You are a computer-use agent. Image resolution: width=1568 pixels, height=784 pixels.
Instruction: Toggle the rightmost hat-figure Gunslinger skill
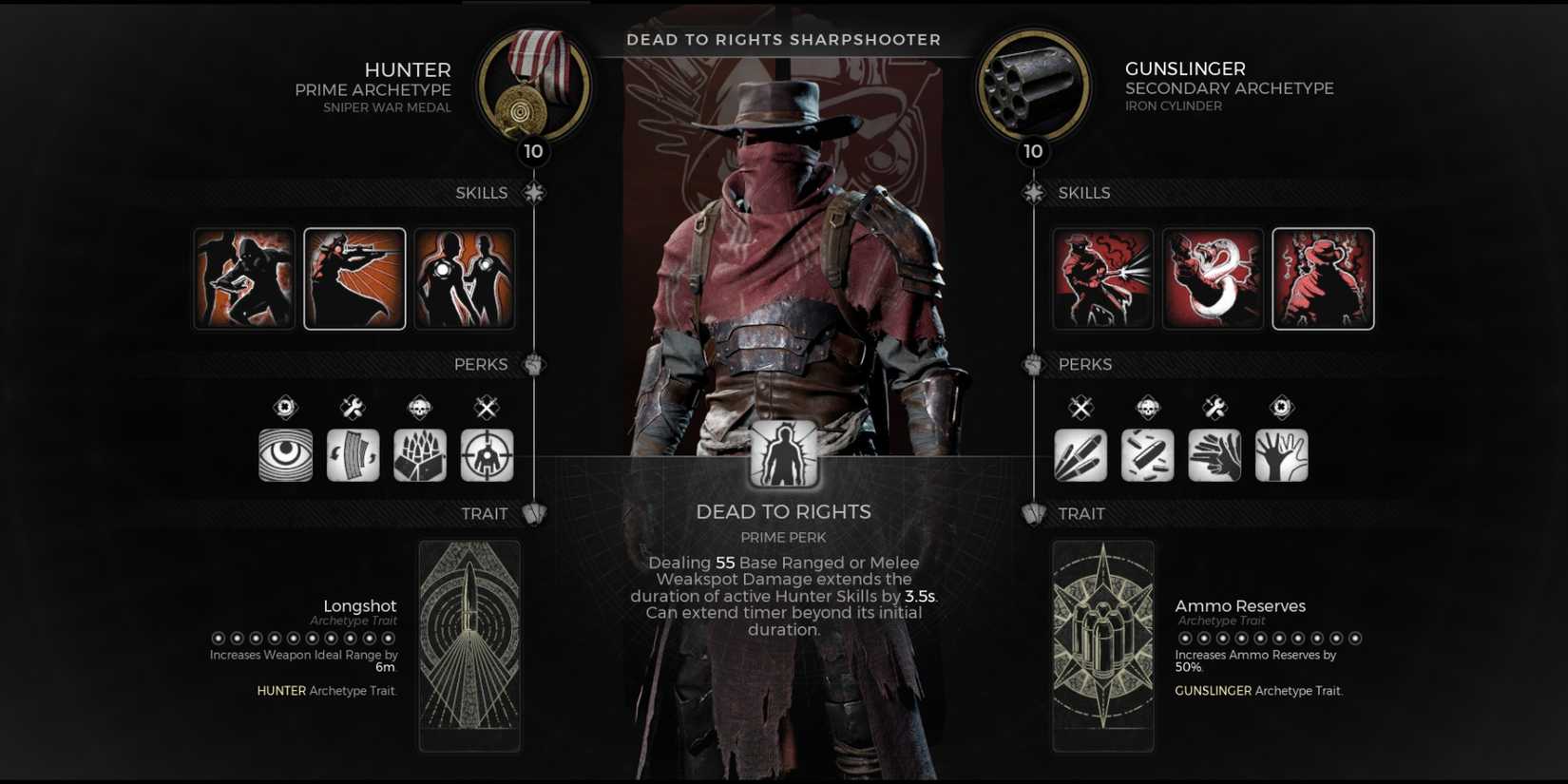(1323, 277)
